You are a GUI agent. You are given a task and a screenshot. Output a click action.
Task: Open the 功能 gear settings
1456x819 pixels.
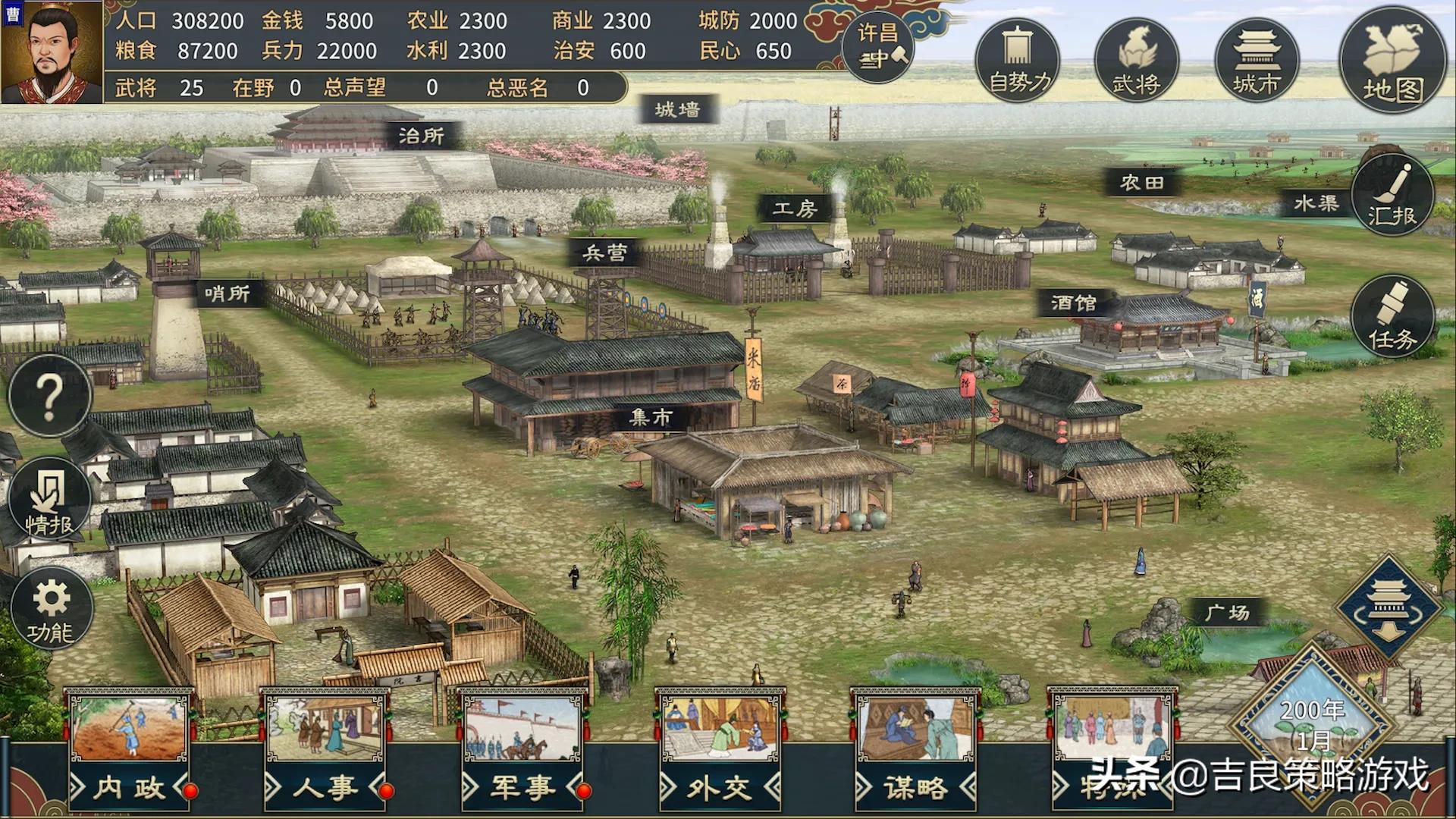pos(52,610)
